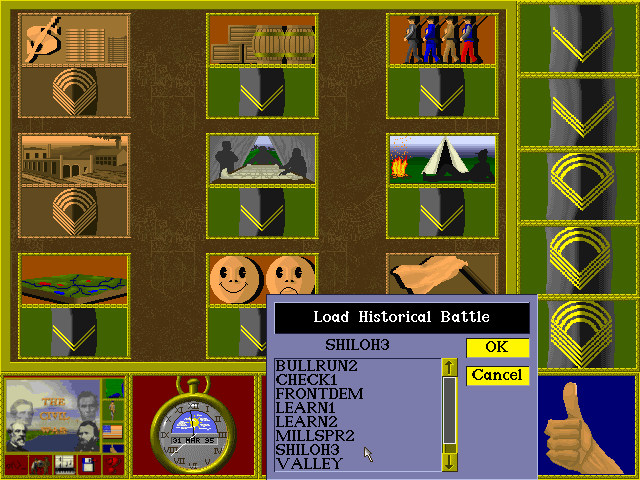Choose the LEARN2 battle entry
Screen dimensions: 640x480
click(x=307, y=422)
